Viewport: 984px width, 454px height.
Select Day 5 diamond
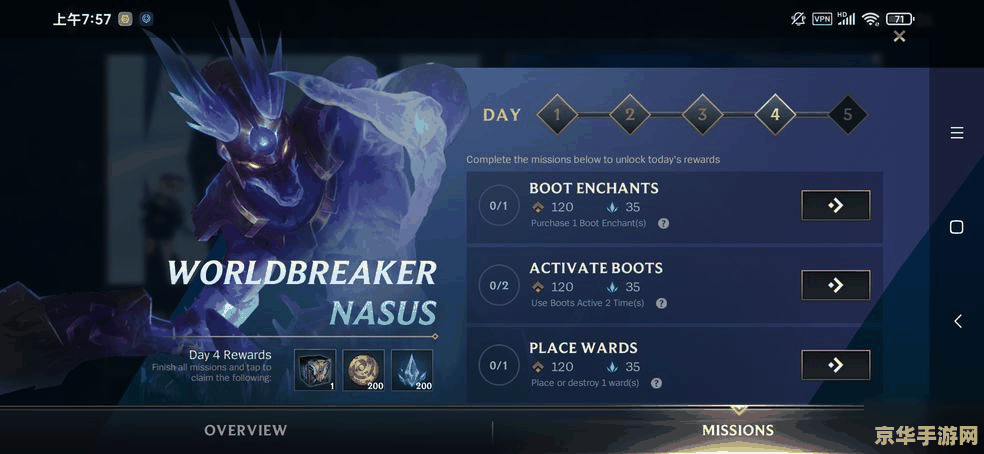click(848, 115)
